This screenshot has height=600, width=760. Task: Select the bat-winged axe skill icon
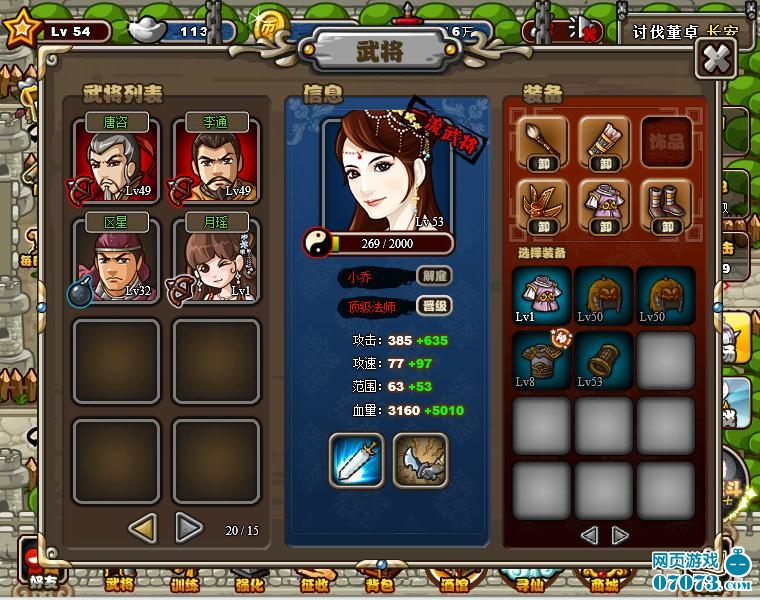coord(420,460)
